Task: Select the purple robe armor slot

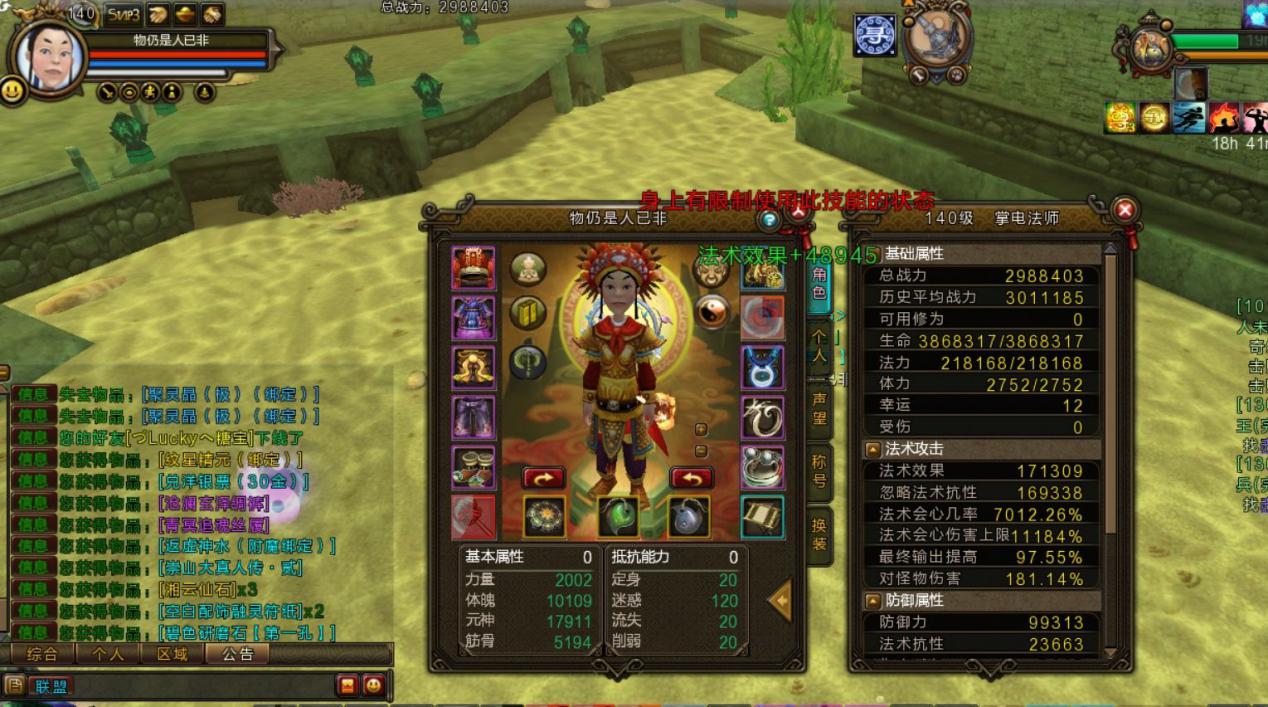Action: coord(473,317)
